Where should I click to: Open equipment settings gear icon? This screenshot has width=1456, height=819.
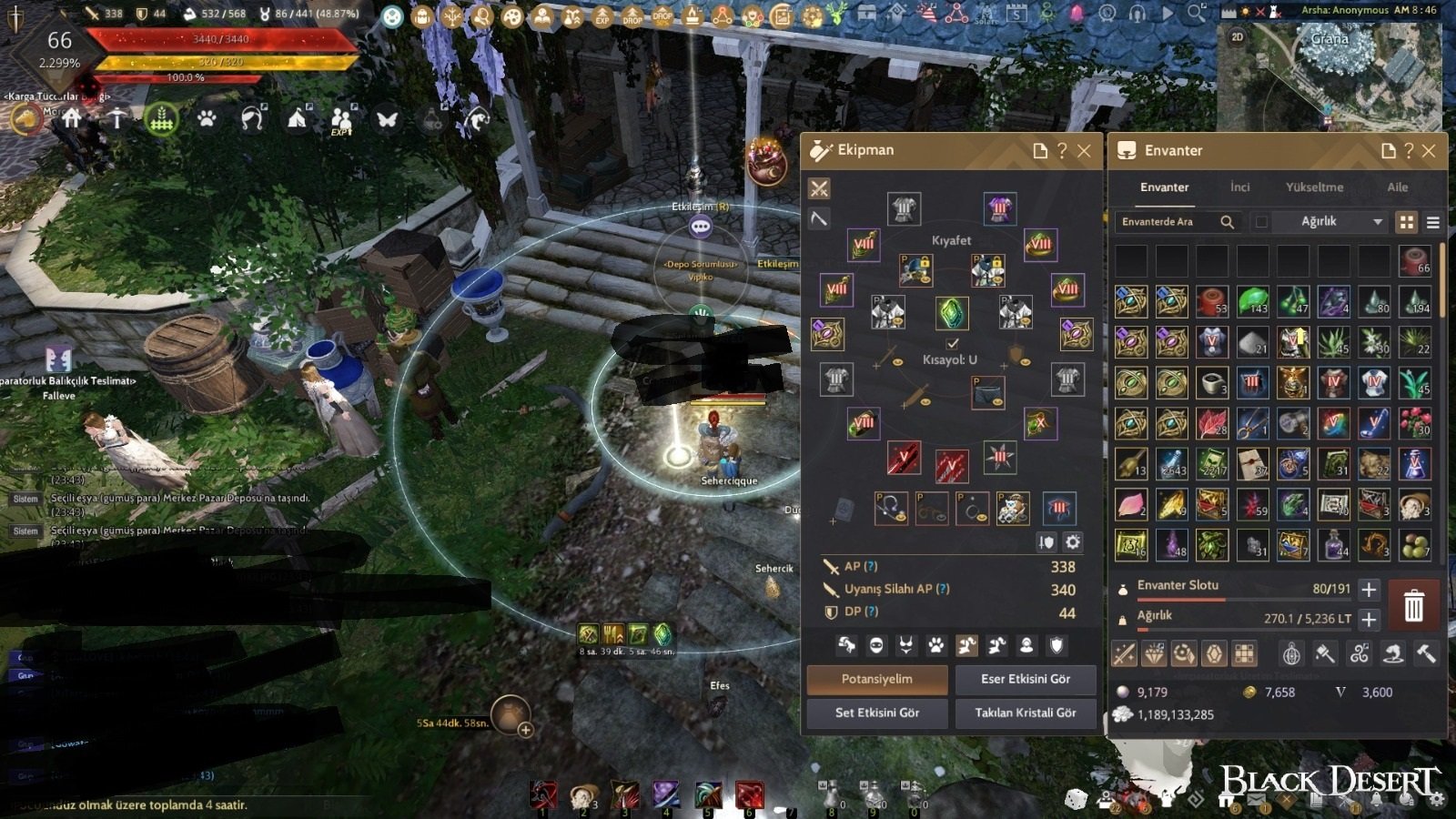1073,542
